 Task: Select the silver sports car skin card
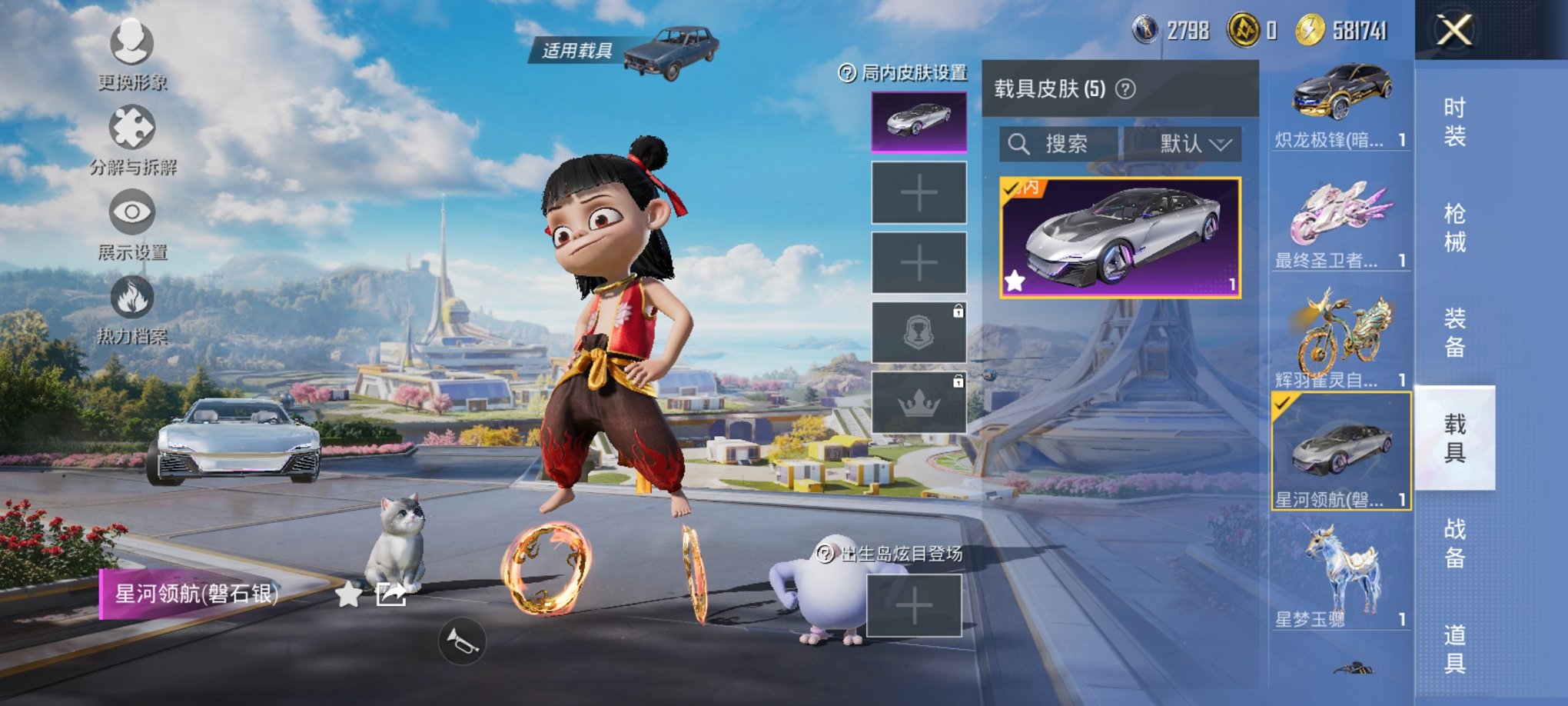click(x=1120, y=238)
